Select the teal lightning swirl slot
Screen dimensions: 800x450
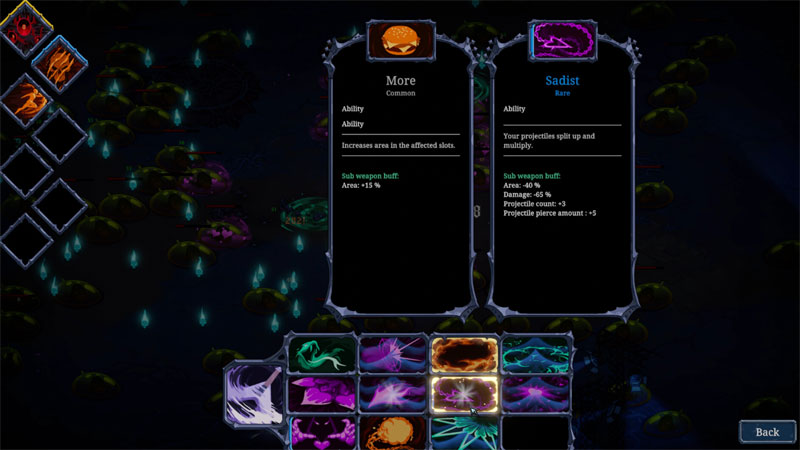tap(537, 355)
